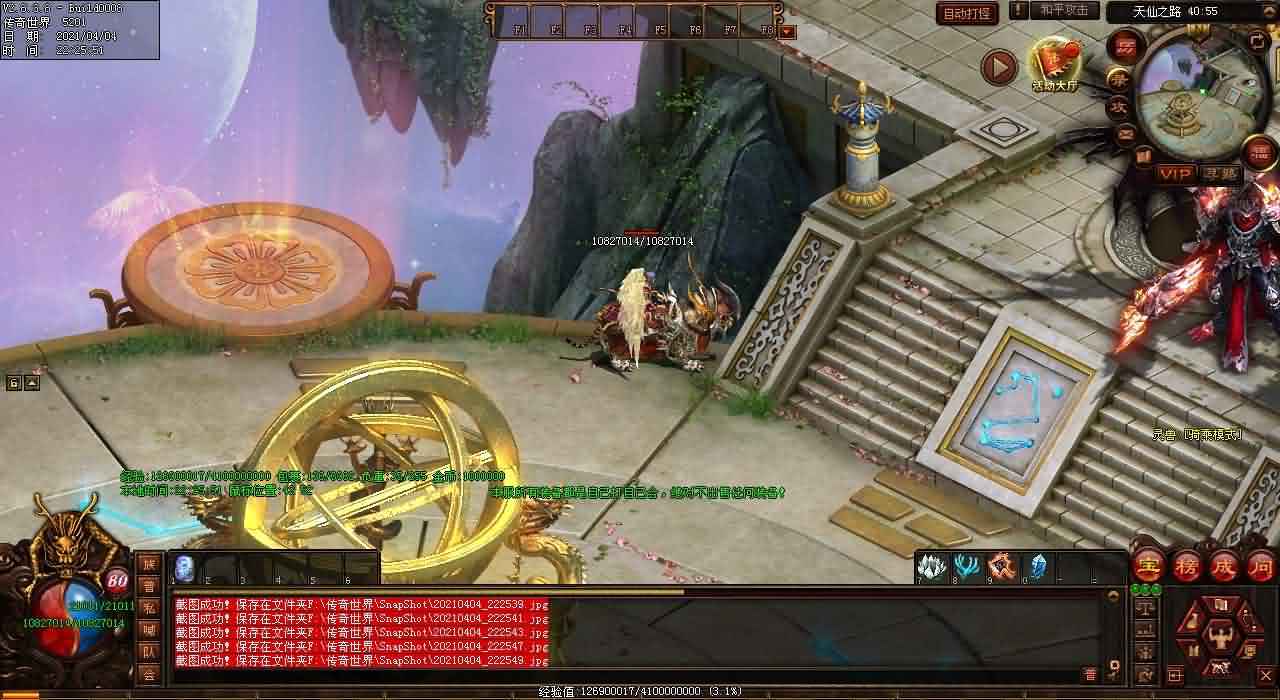Activate the cyan antler skill in slot 8
1280x700 pixels.
click(966, 566)
